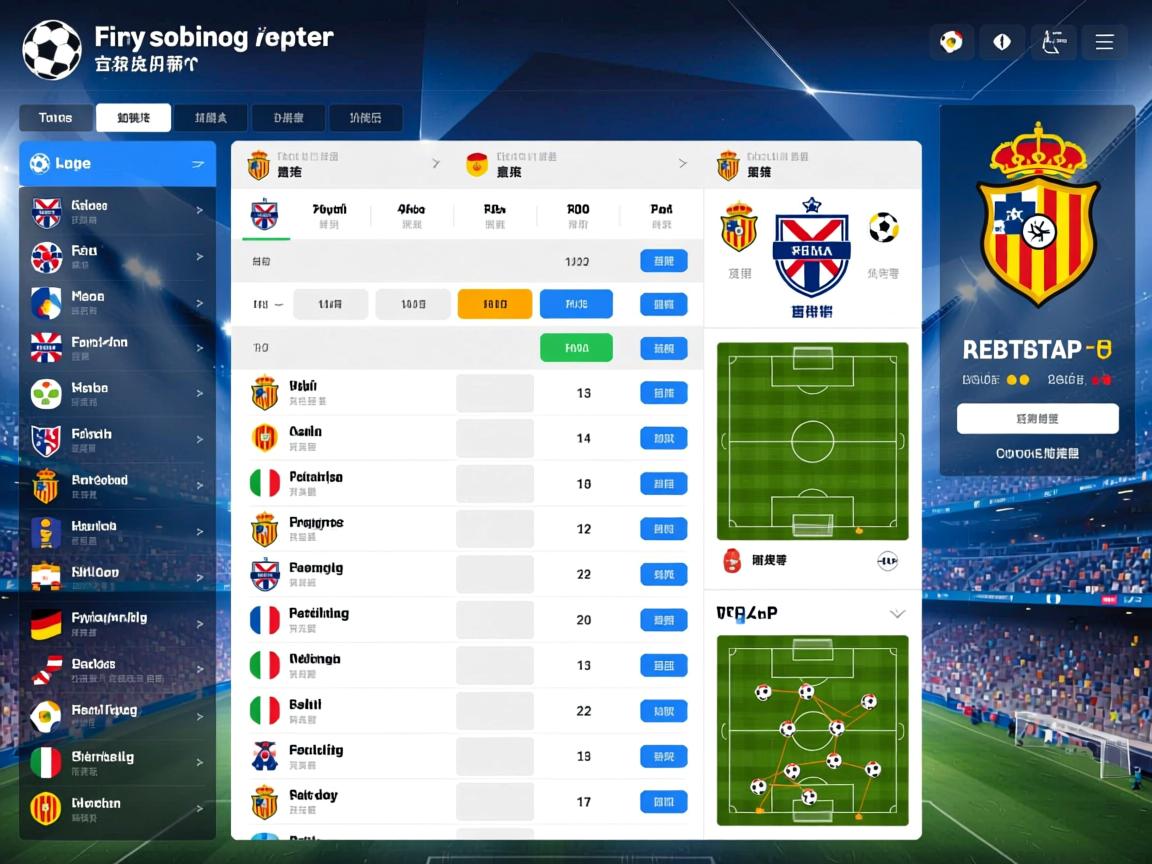The width and height of the screenshot is (1152, 864).
Task: Switch to the Tonos tab
Action: click(56, 118)
